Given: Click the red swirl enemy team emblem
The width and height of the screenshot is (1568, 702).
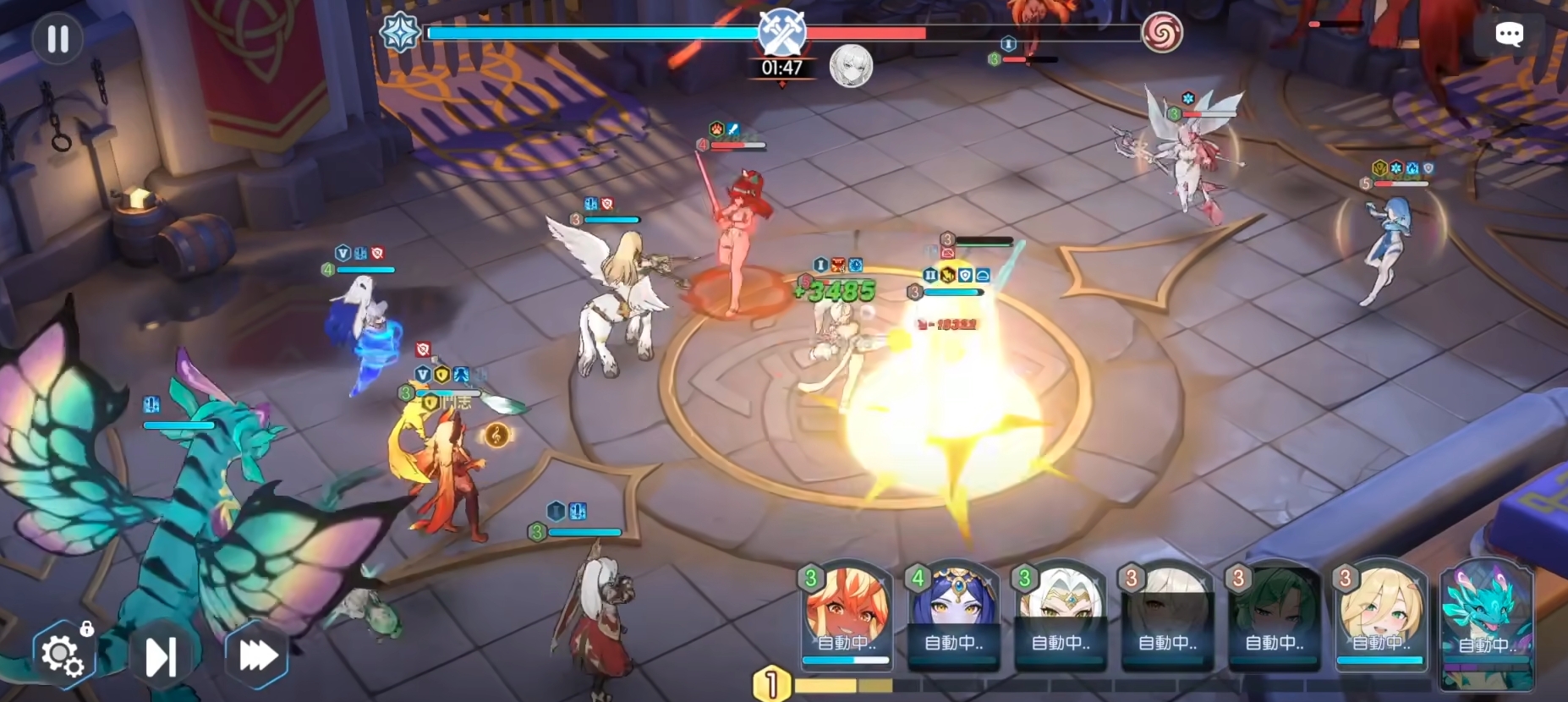Looking at the screenshot, I should tap(1161, 33).
